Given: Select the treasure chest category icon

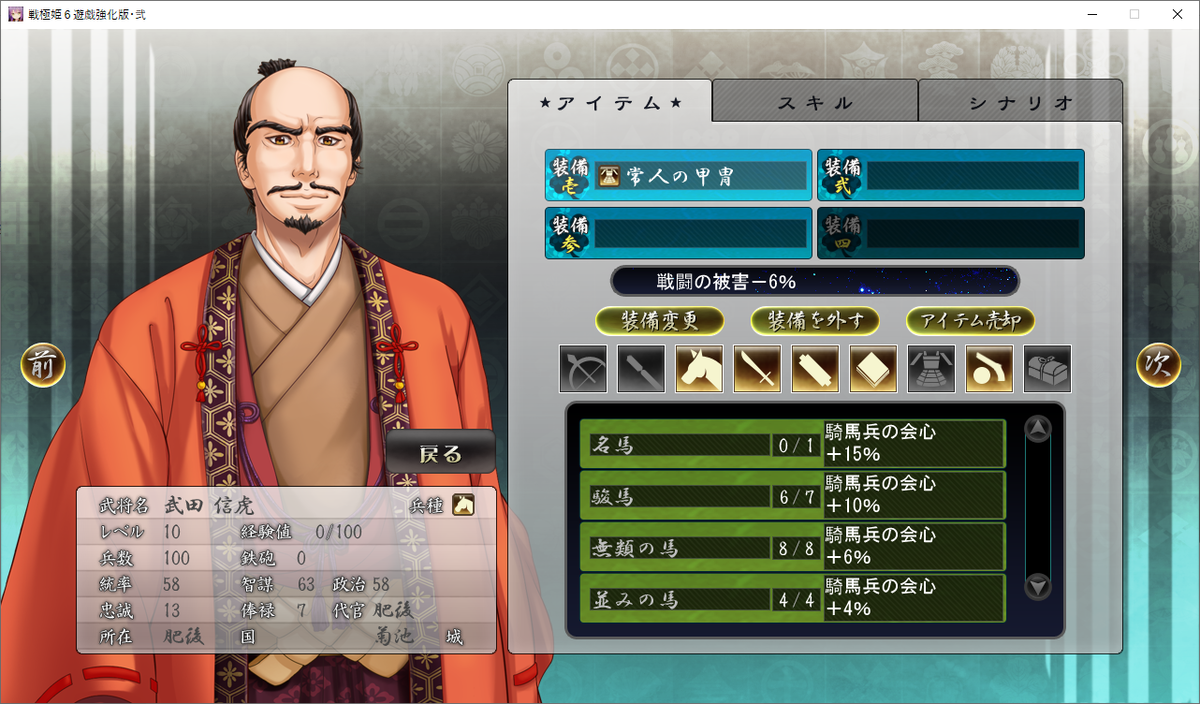Looking at the screenshot, I should [x=1047, y=369].
